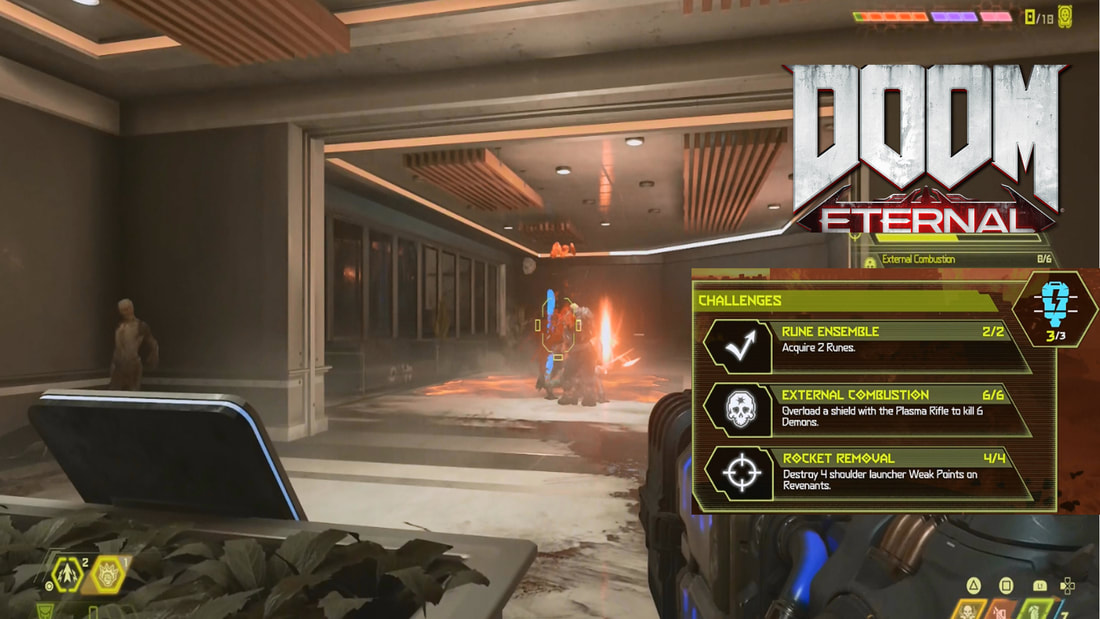Viewport: 1100px width, 619px height.
Task: Click the yellow helmet icon beside the counter
Action: [x=1065, y=15]
